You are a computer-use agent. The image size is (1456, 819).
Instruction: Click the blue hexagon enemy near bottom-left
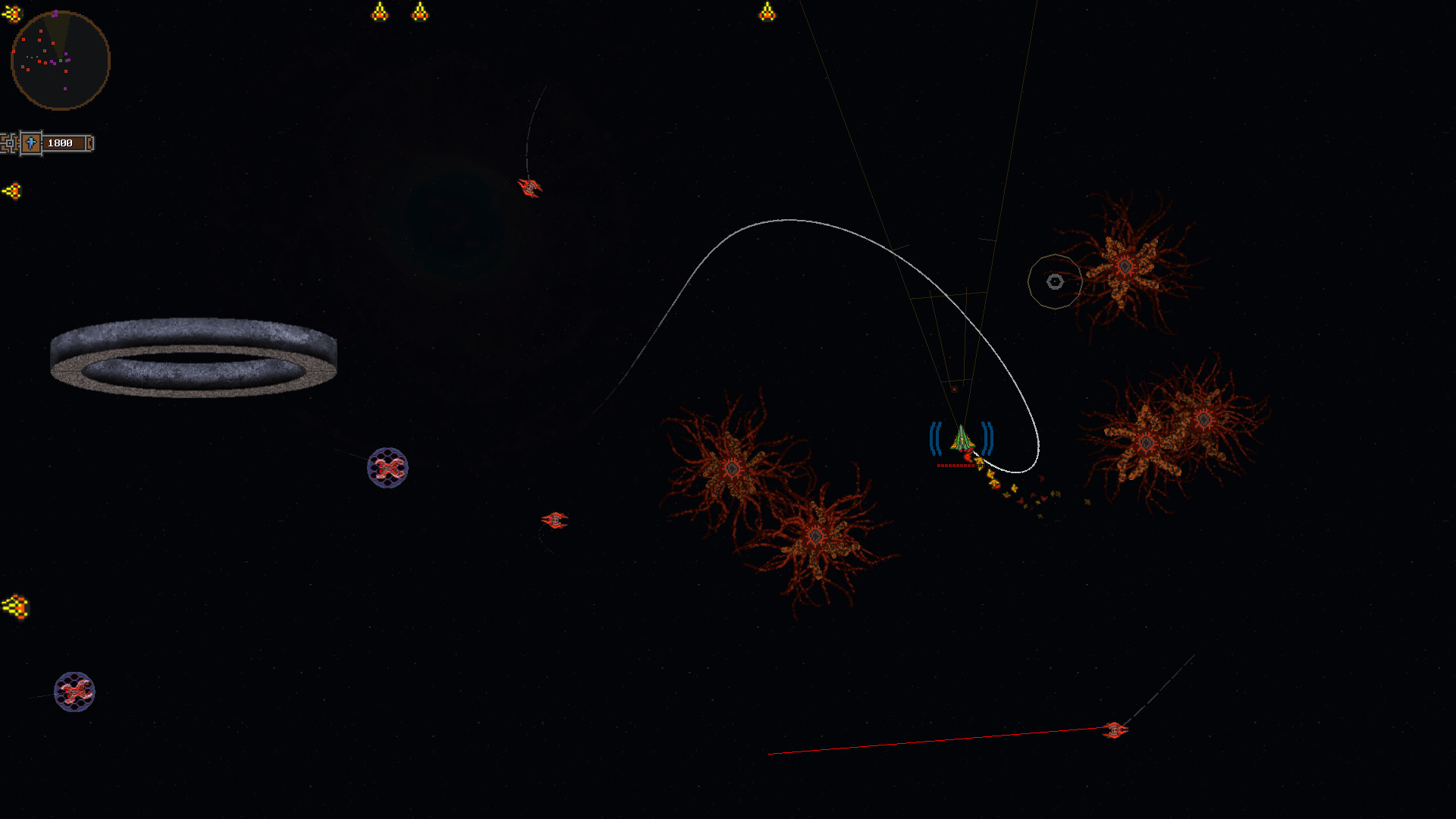74,692
